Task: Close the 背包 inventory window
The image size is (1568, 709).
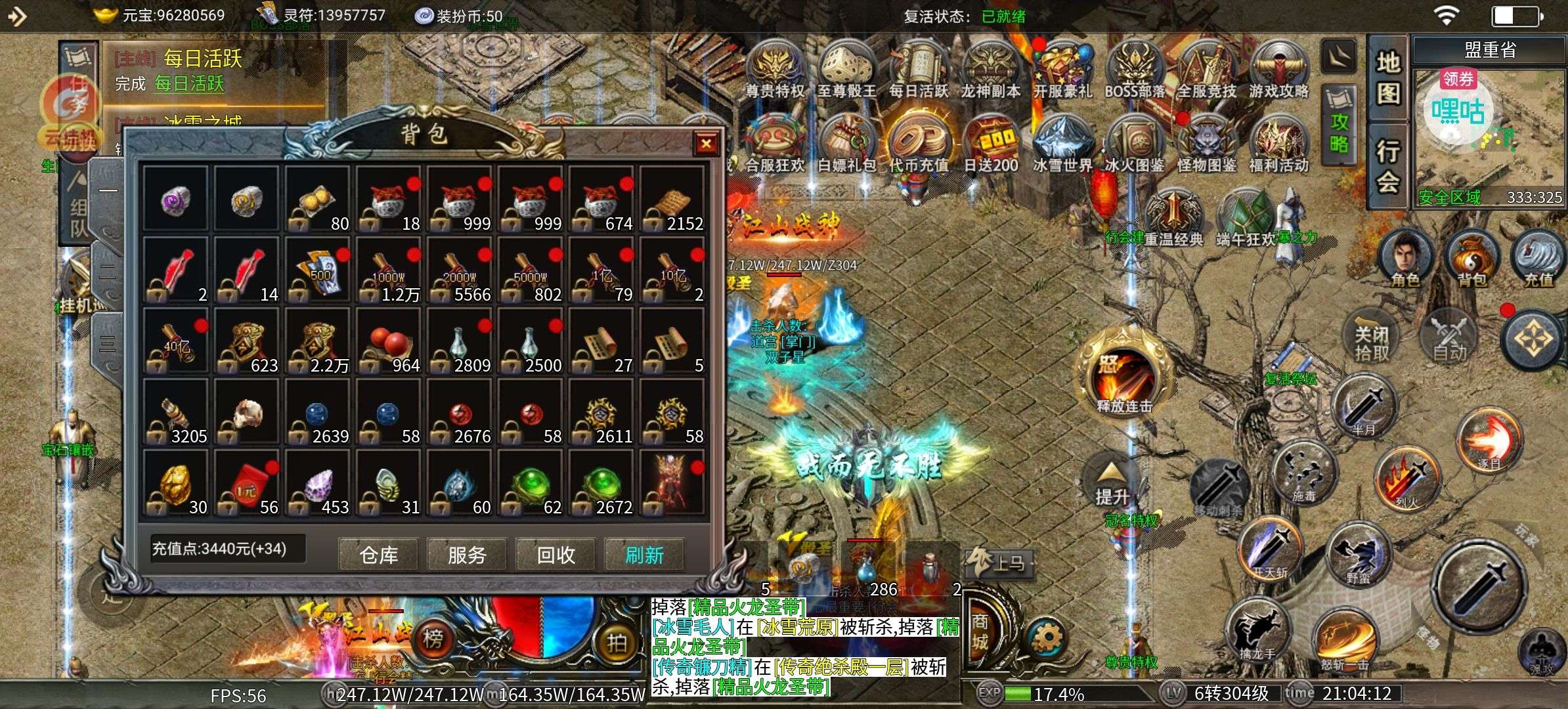Action: (706, 143)
